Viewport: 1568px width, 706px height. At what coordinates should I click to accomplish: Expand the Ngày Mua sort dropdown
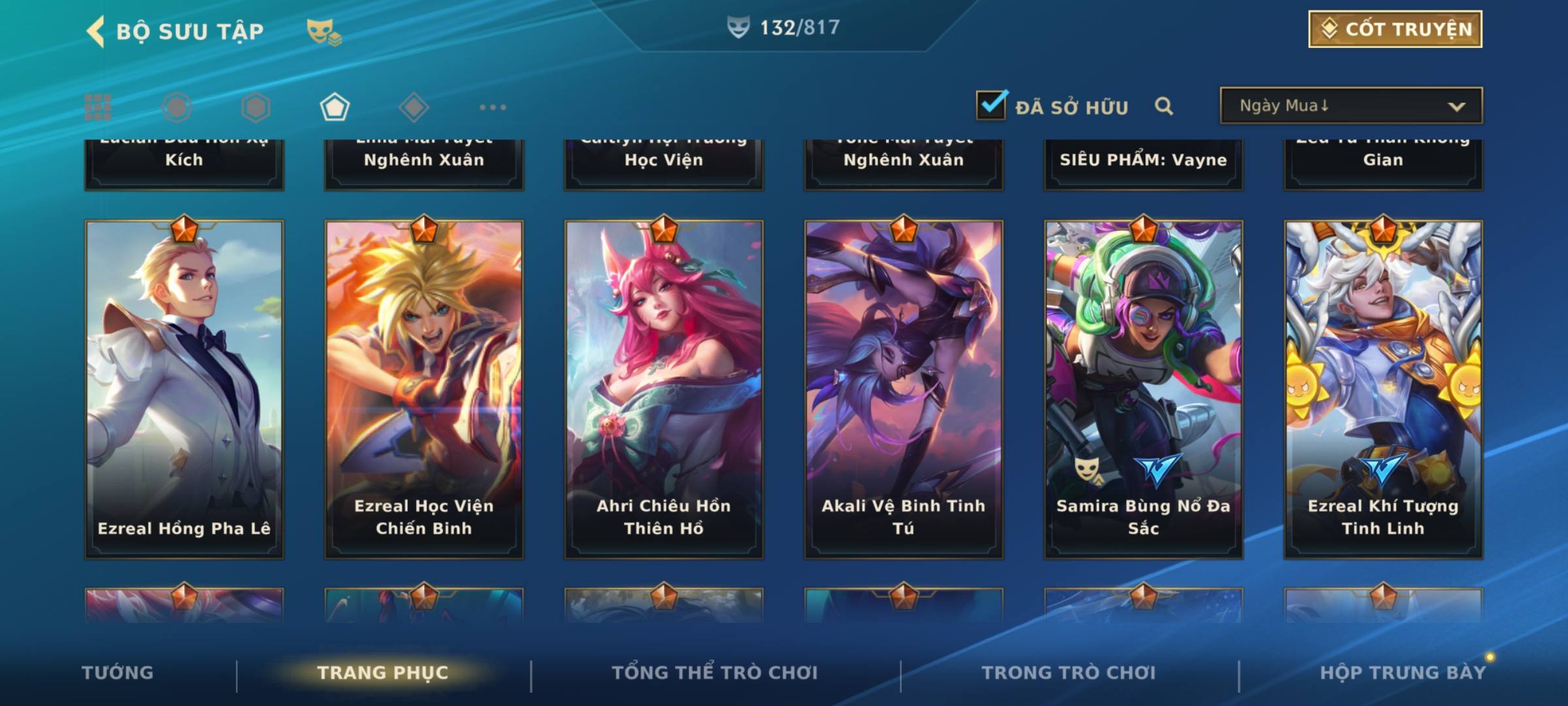coord(1350,106)
